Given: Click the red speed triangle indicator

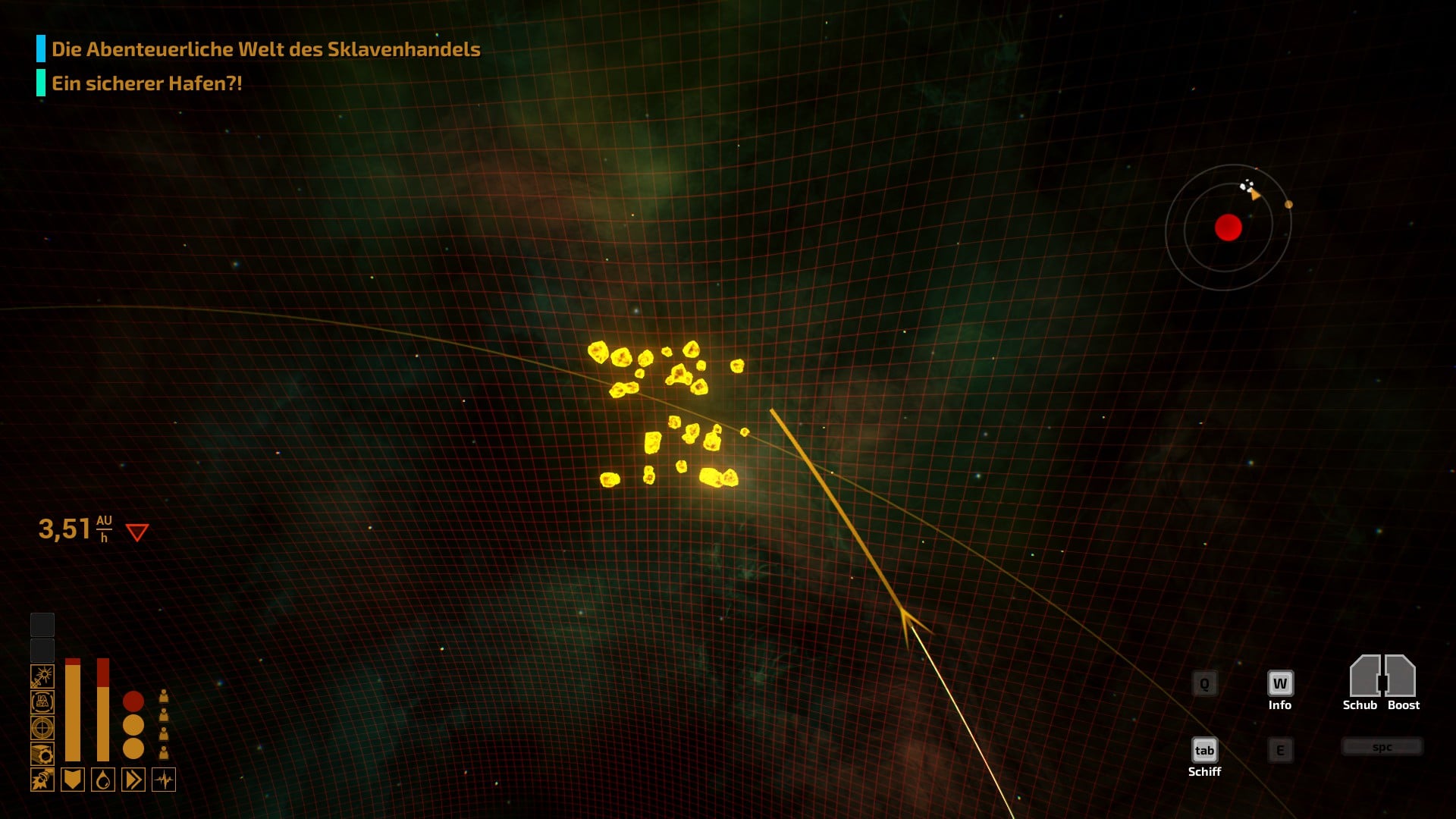Looking at the screenshot, I should tap(137, 532).
